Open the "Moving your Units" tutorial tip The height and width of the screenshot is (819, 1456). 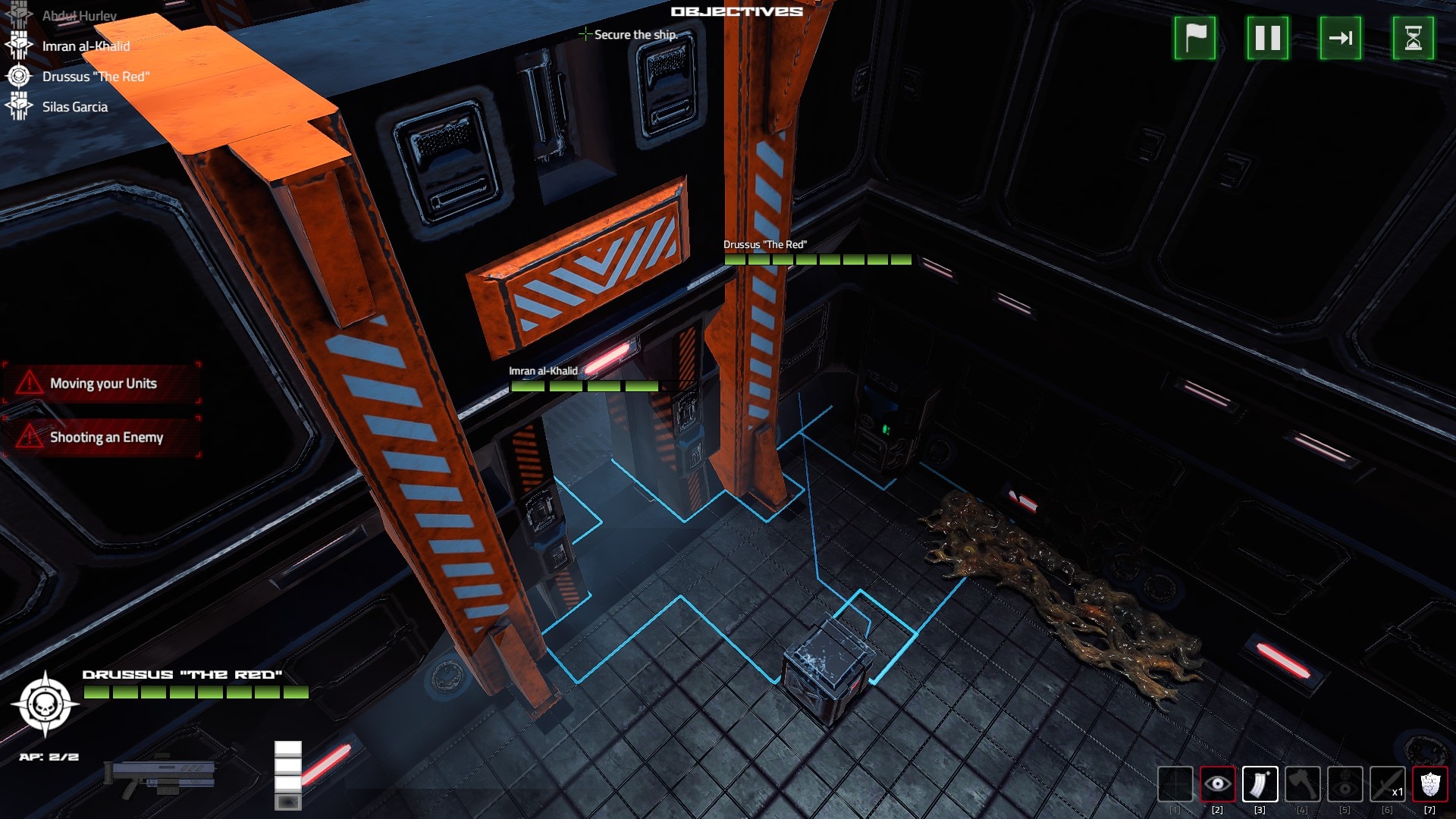(x=102, y=384)
